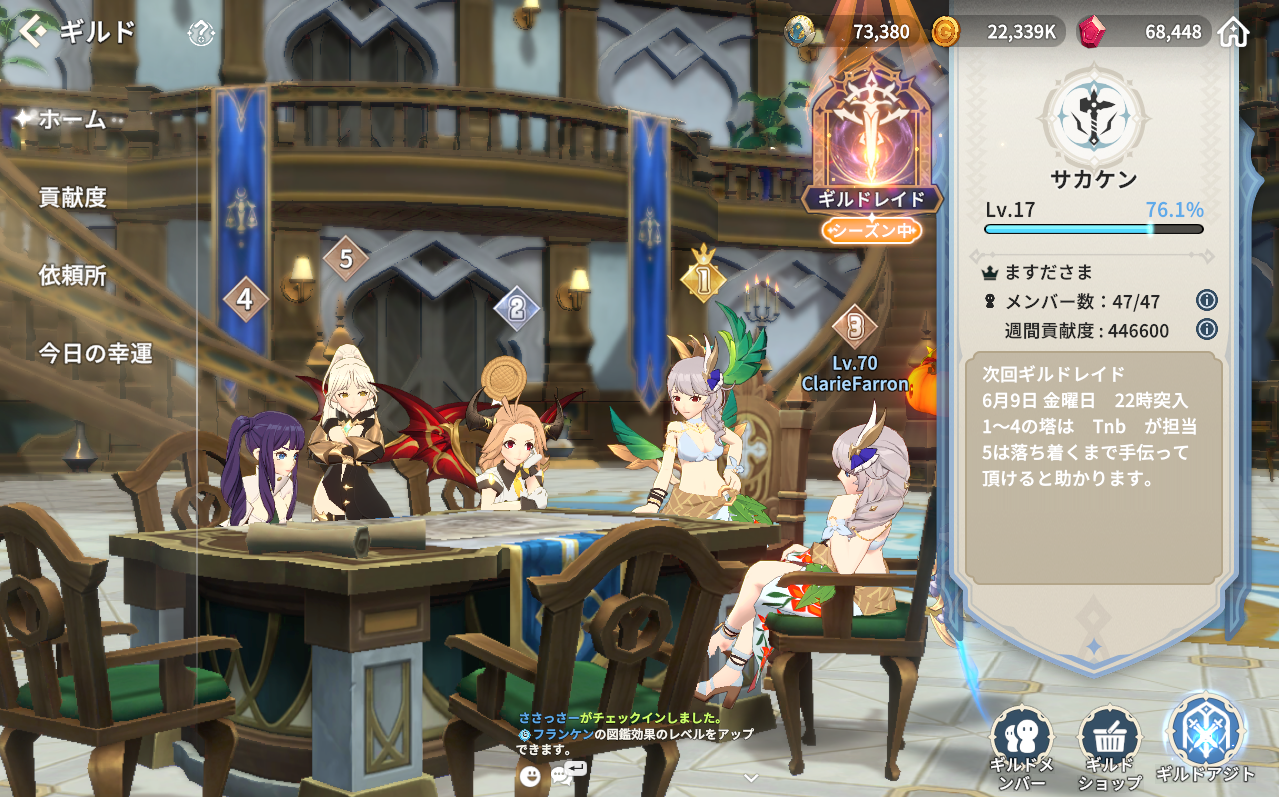This screenshot has height=797, width=1279.
Task: Return to the home screen via the house icon
Action: click(x=1234, y=32)
